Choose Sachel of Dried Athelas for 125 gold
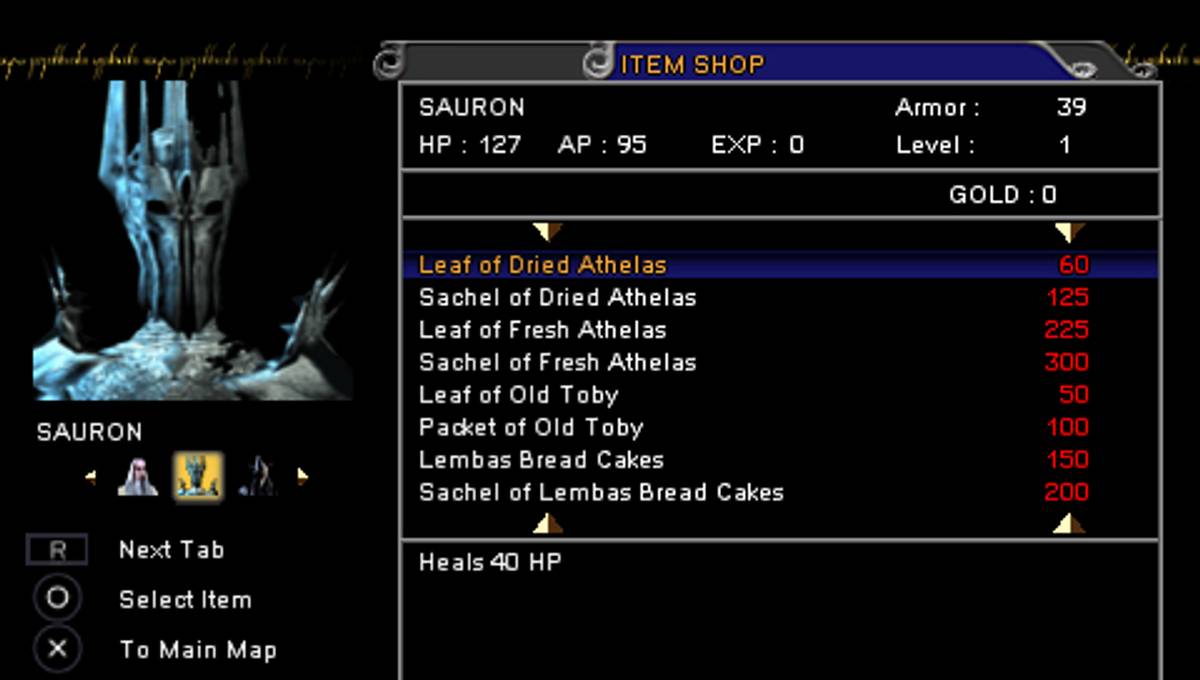This screenshot has height=680, width=1200. (x=557, y=298)
